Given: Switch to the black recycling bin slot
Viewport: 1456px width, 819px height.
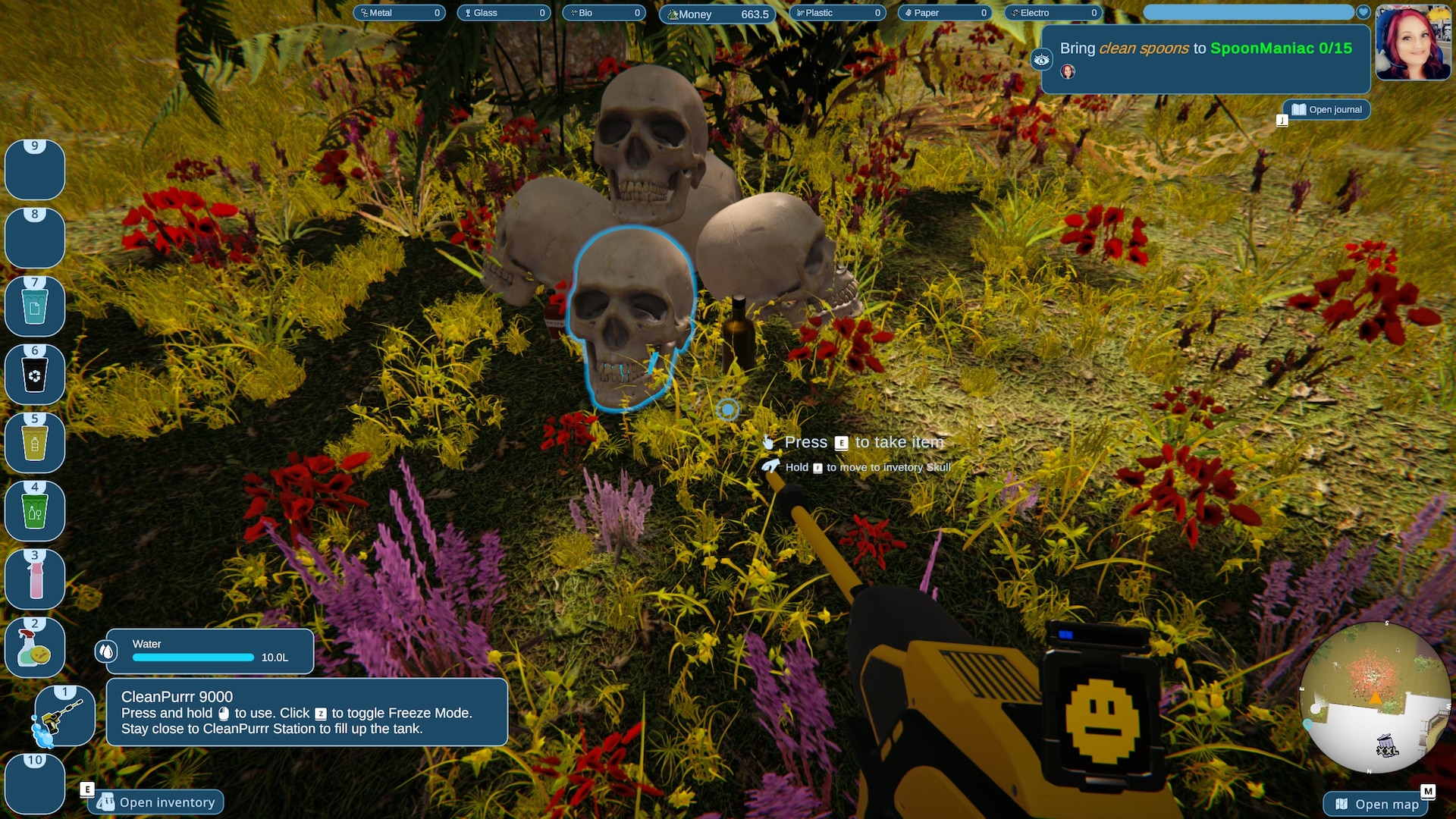Looking at the screenshot, I should tap(35, 375).
